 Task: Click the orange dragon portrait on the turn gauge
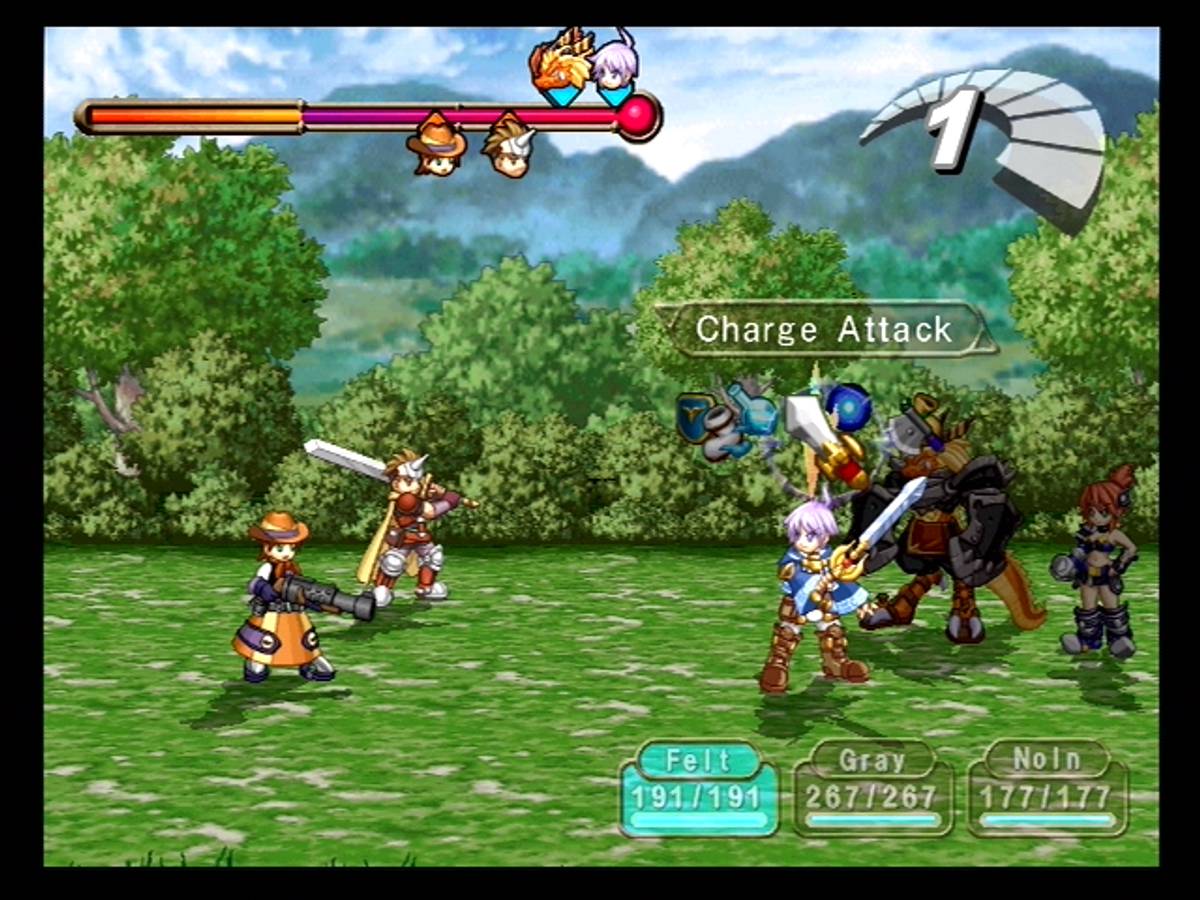click(x=560, y=65)
